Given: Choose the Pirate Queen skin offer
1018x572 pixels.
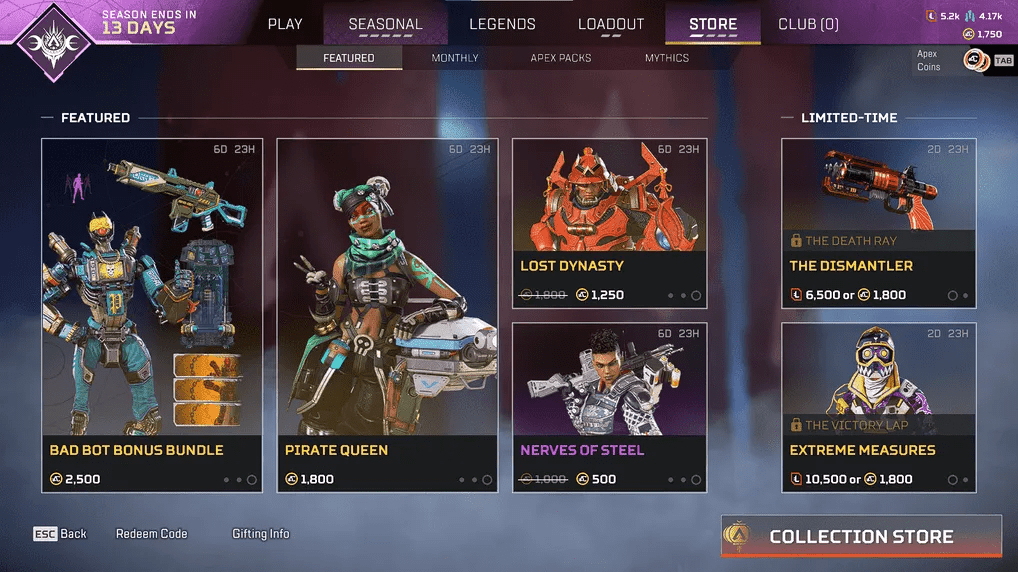Looking at the screenshot, I should tap(387, 315).
